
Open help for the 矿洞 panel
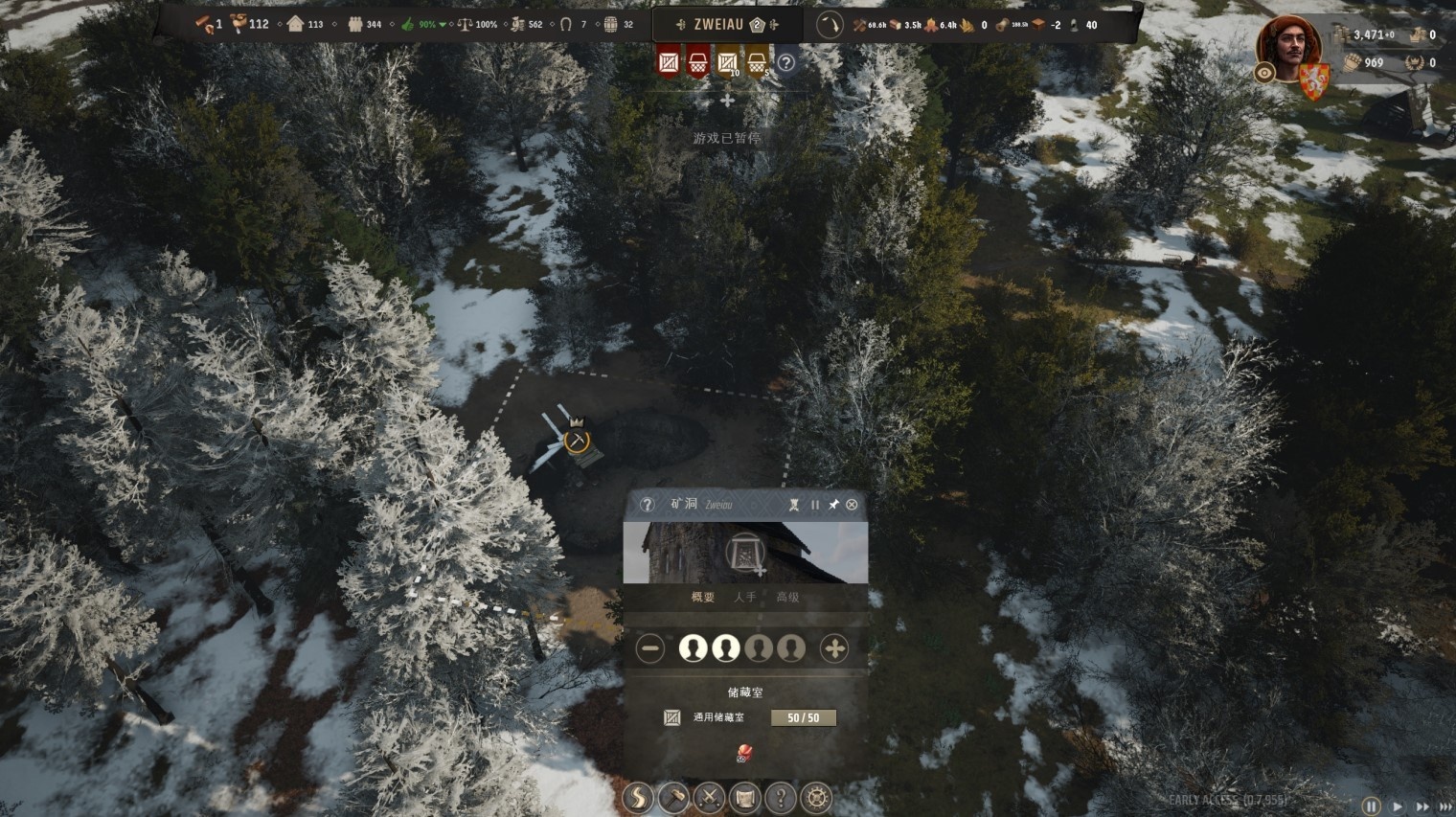(x=647, y=505)
